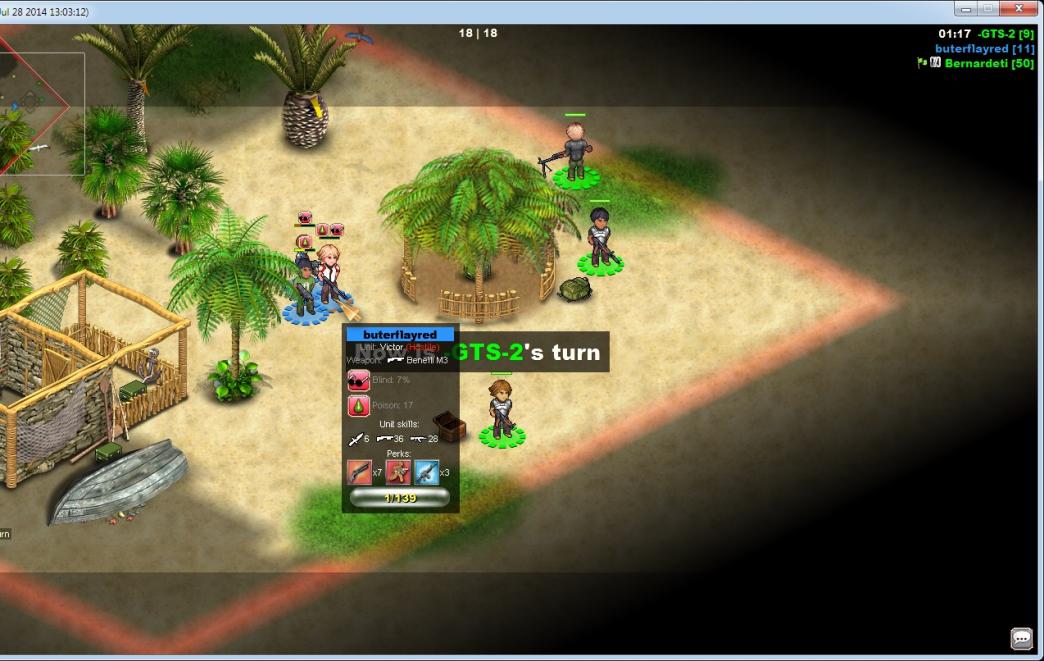This screenshot has width=1044, height=661.
Task: Select Bernardeti in the player list
Action: pyautogui.click(x=988, y=64)
